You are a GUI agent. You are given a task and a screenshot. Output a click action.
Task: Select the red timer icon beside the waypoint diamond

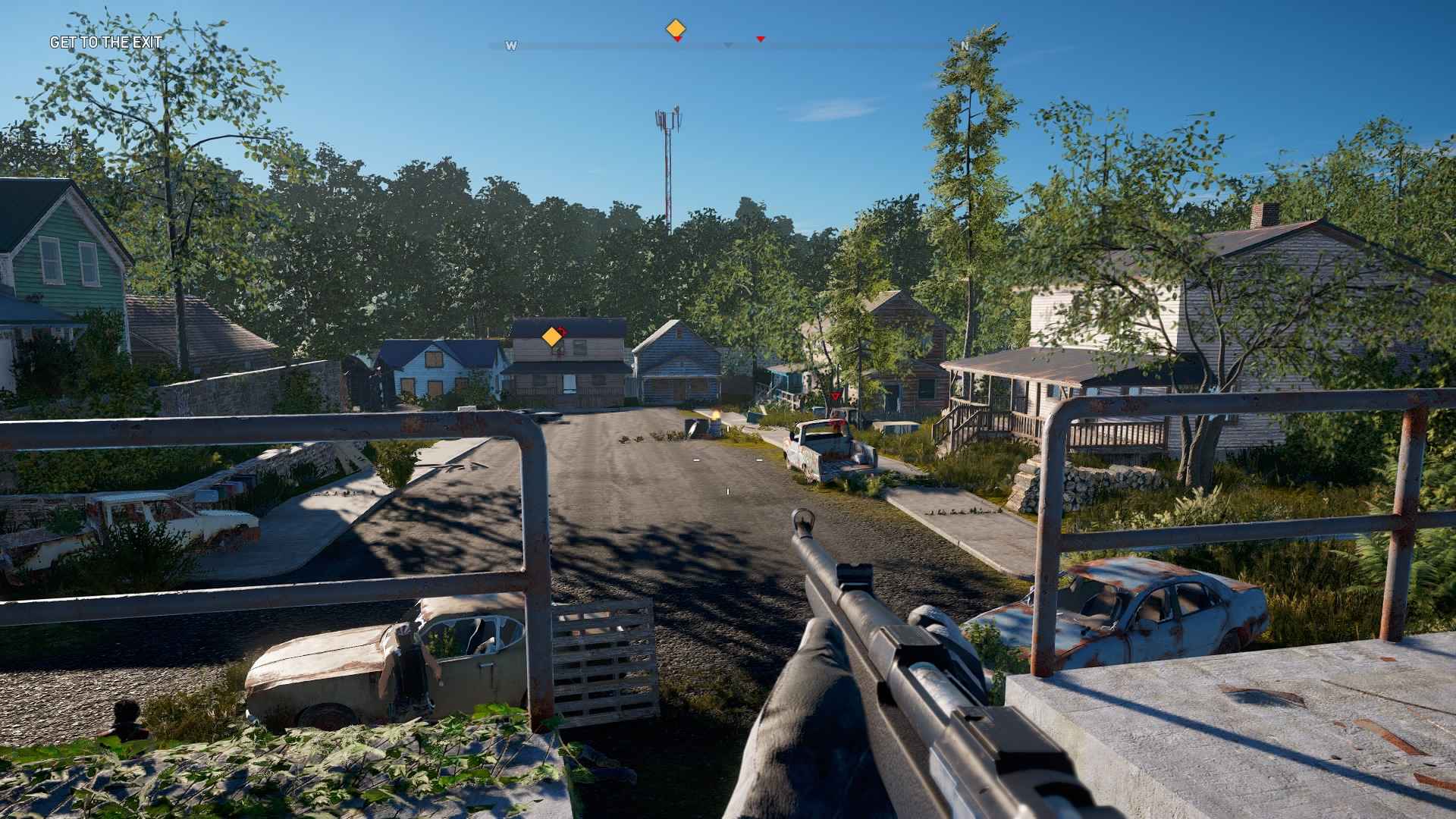(678, 39)
